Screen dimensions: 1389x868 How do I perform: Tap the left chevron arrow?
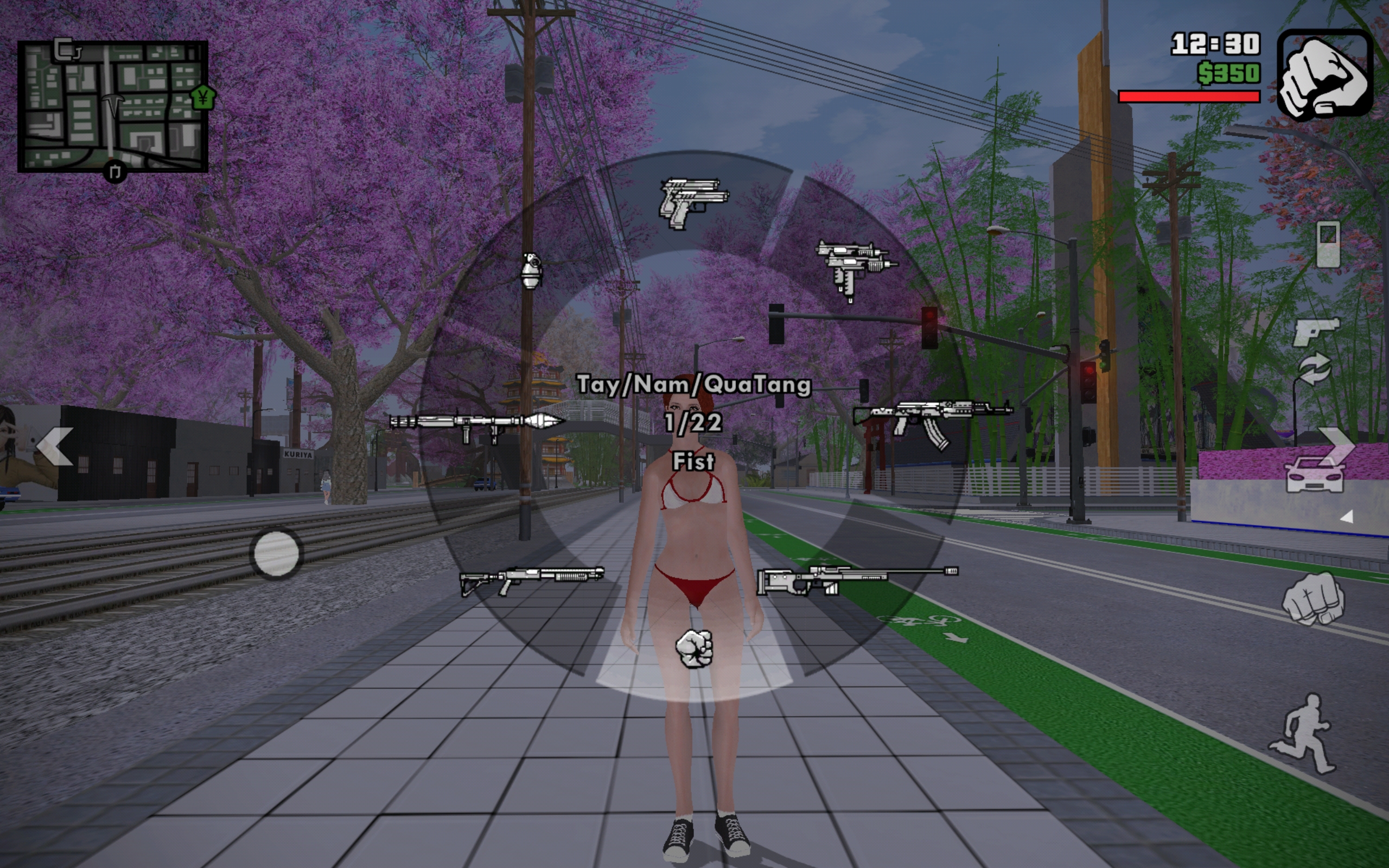coord(55,446)
